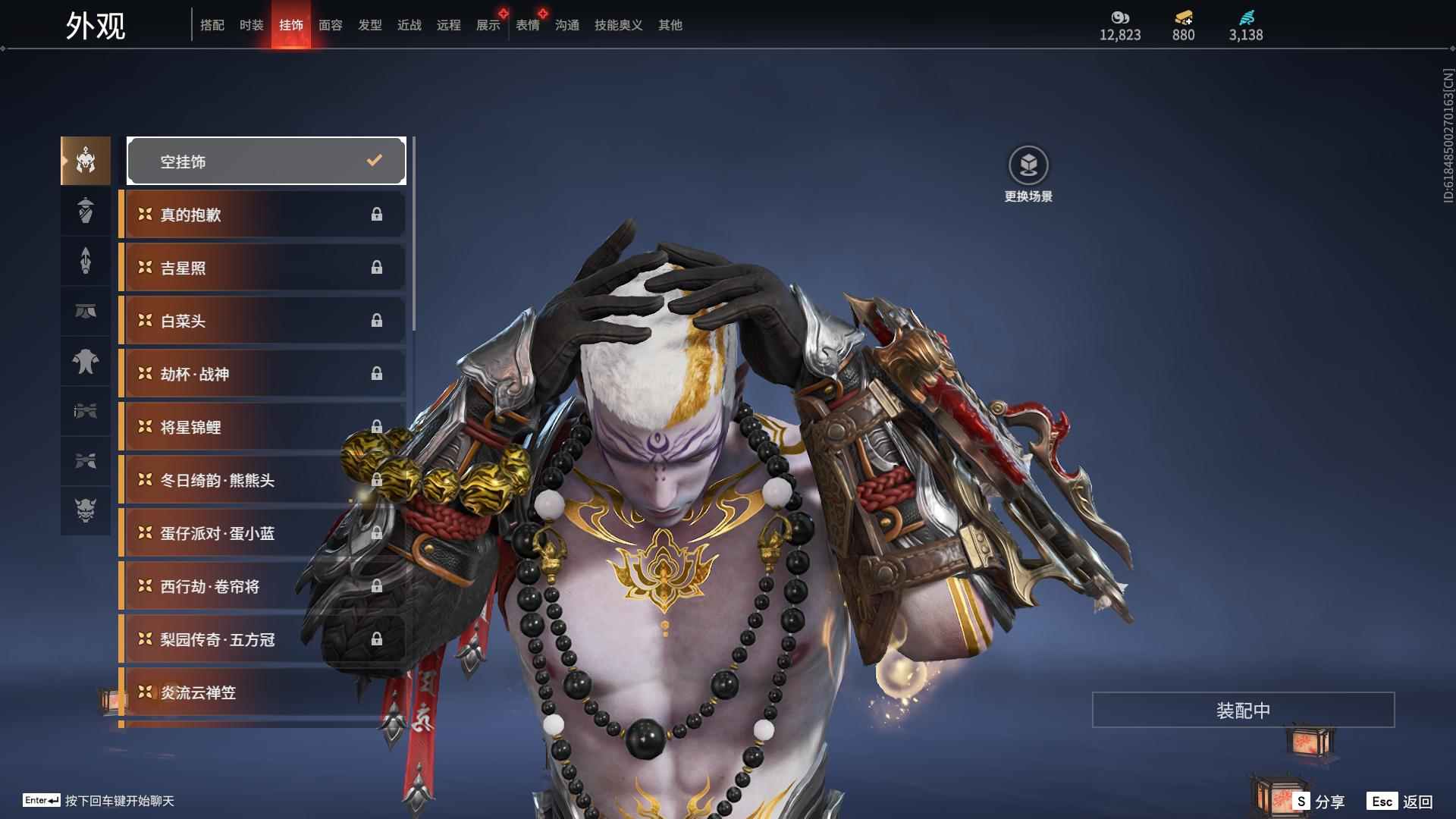Pick the 炎流云禅笠 accessory
Viewport: 1456px width, 819px height.
(x=262, y=692)
